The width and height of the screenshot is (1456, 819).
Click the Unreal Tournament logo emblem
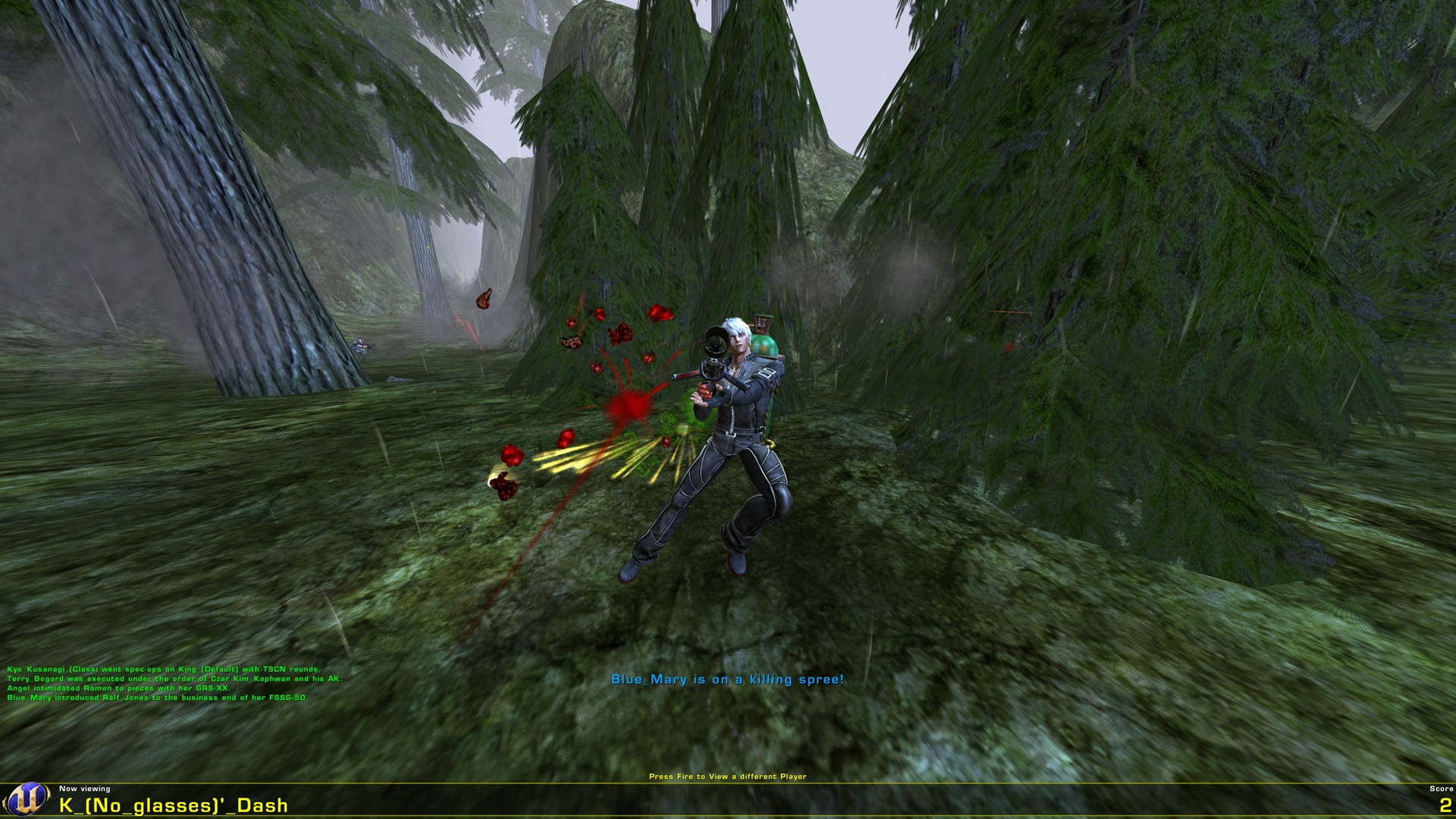[x=28, y=800]
